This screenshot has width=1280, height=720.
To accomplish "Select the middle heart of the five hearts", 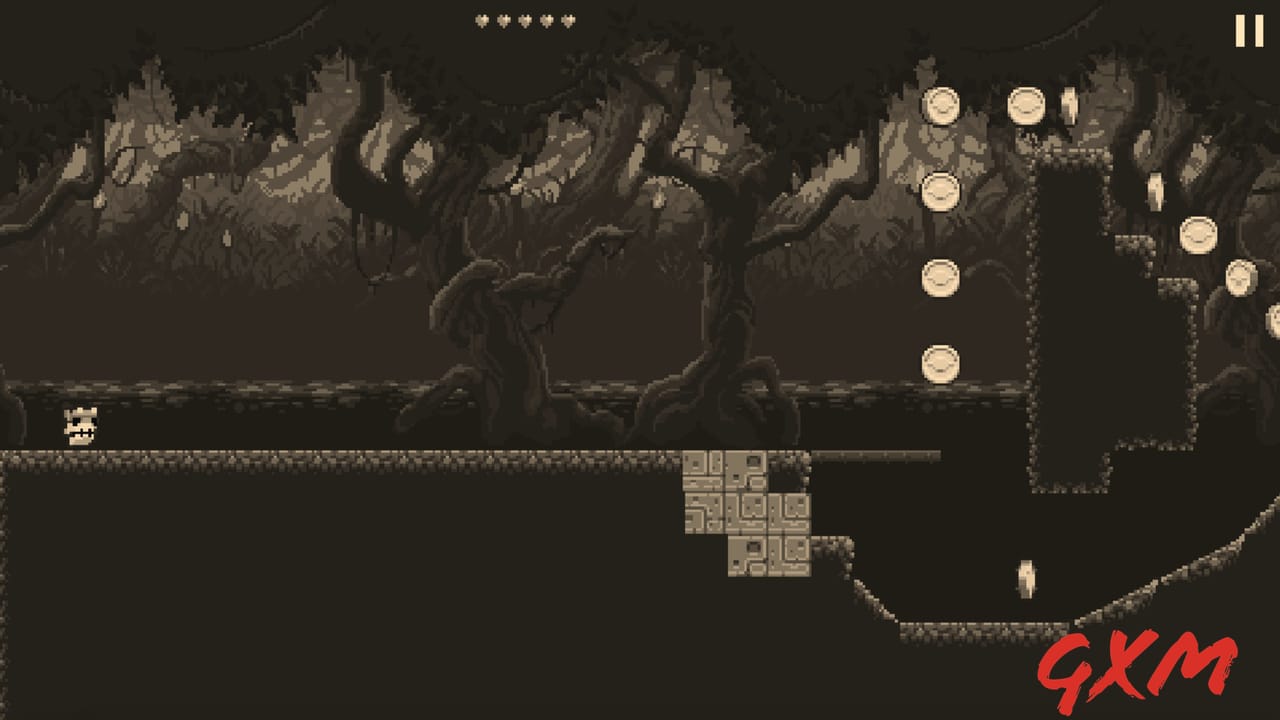I will 526,20.
